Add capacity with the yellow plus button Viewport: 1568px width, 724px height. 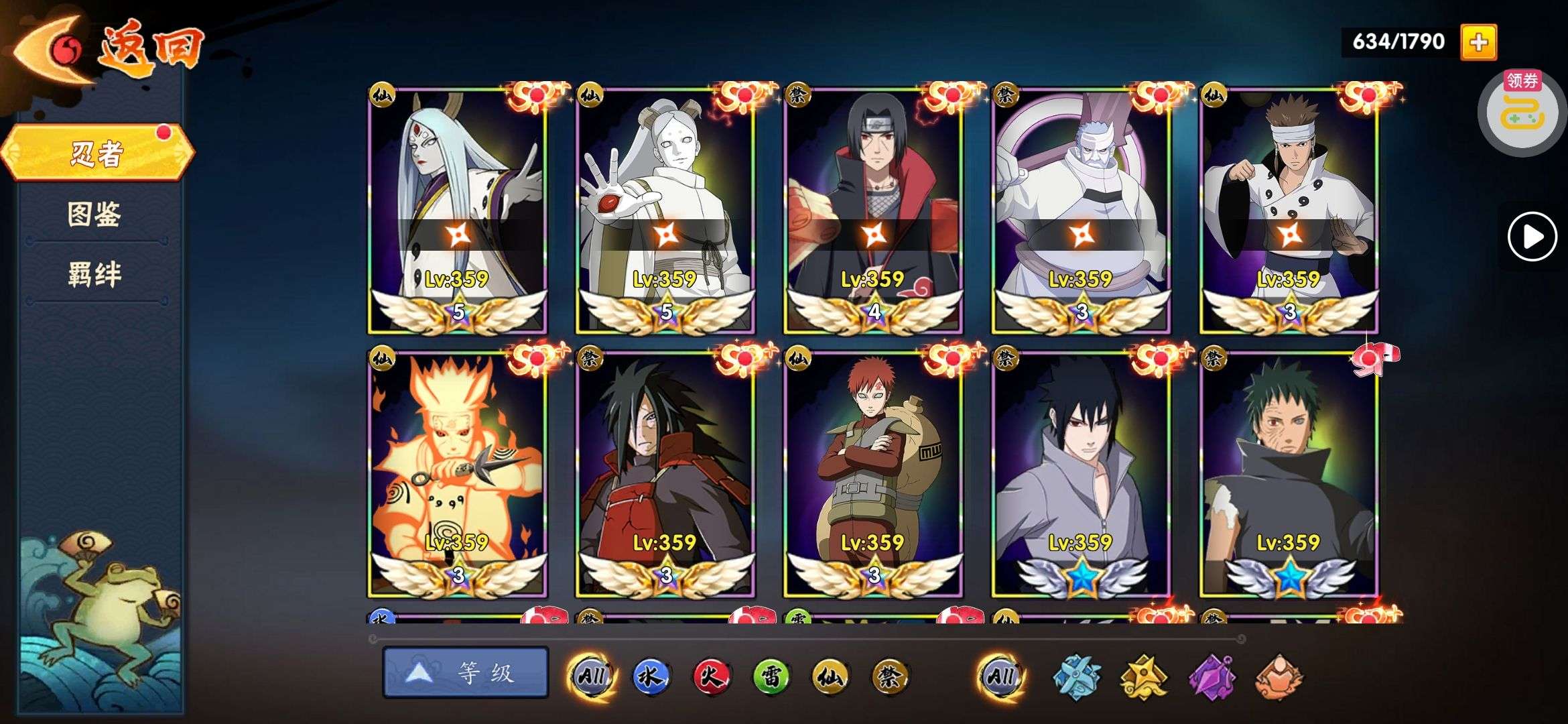pyautogui.click(x=1478, y=42)
